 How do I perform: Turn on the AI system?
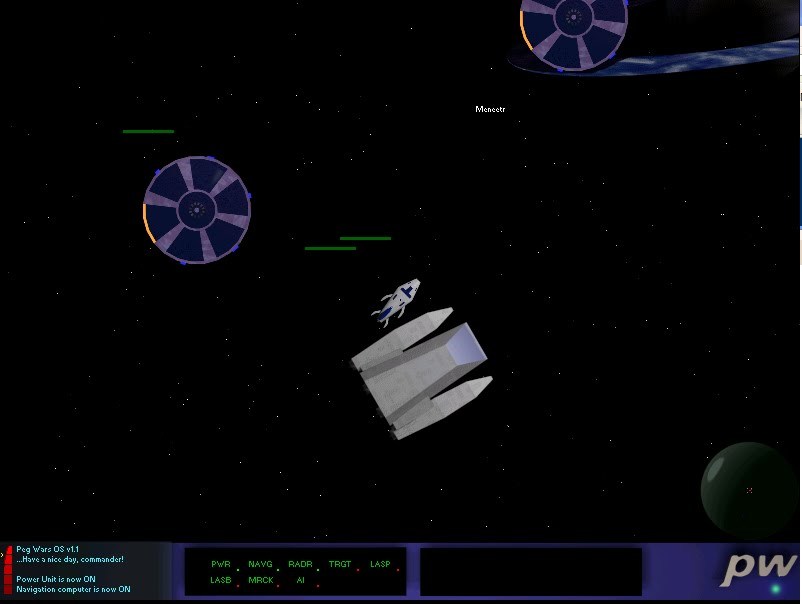pos(300,580)
